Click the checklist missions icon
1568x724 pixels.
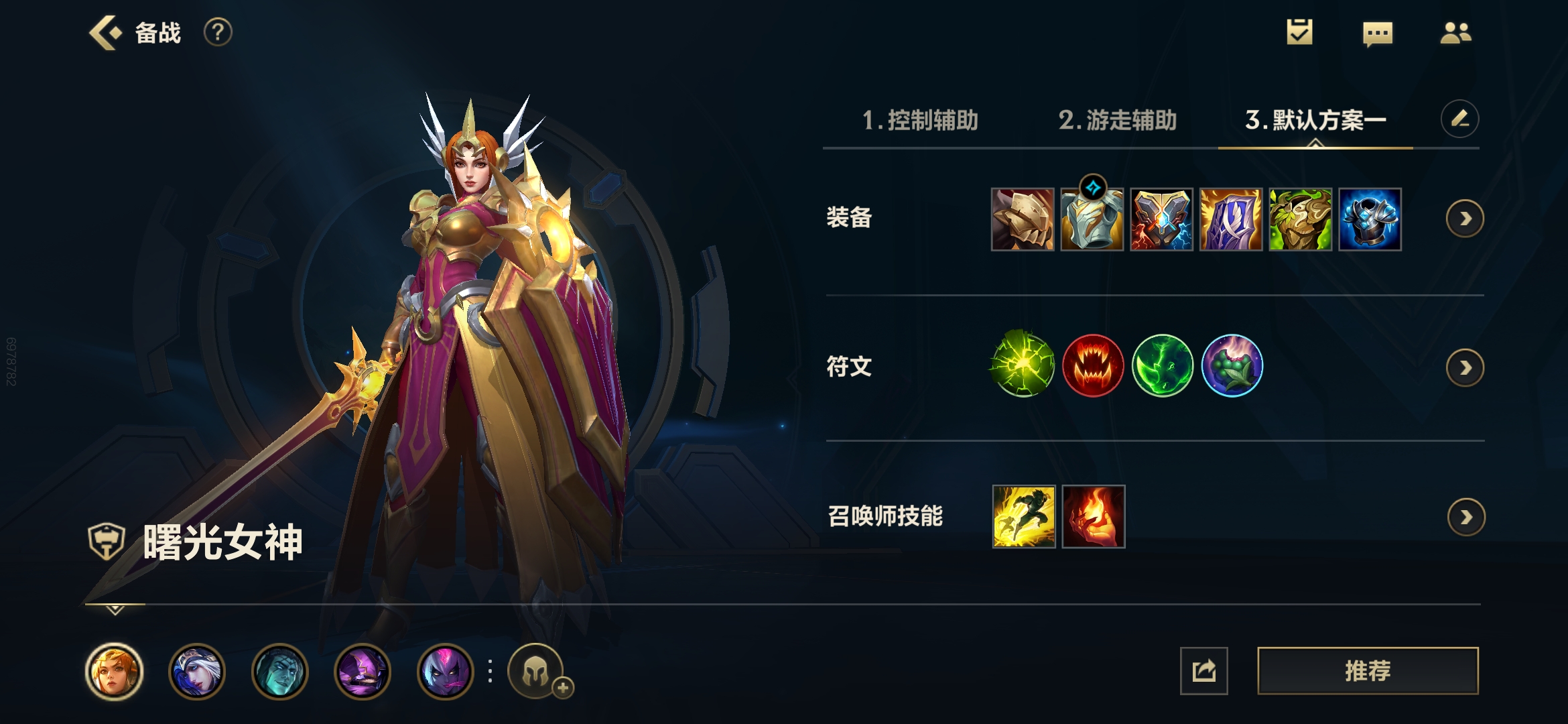pyautogui.click(x=1299, y=31)
